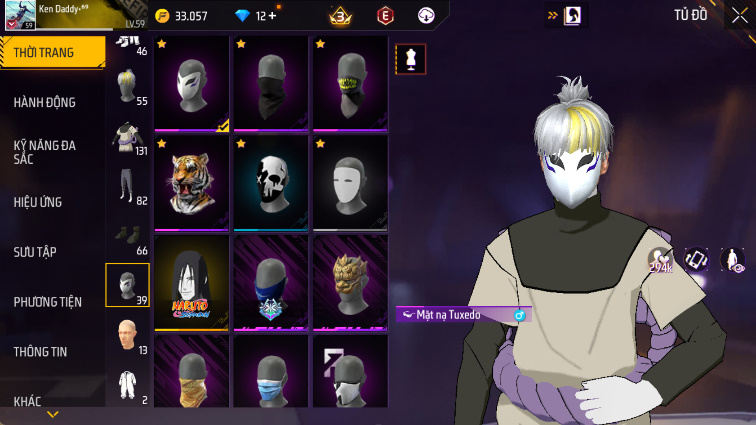The width and height of the screenshot is (756, 425).
Task: Click the mannequin outfit preview icon
Action: (411, 58)
